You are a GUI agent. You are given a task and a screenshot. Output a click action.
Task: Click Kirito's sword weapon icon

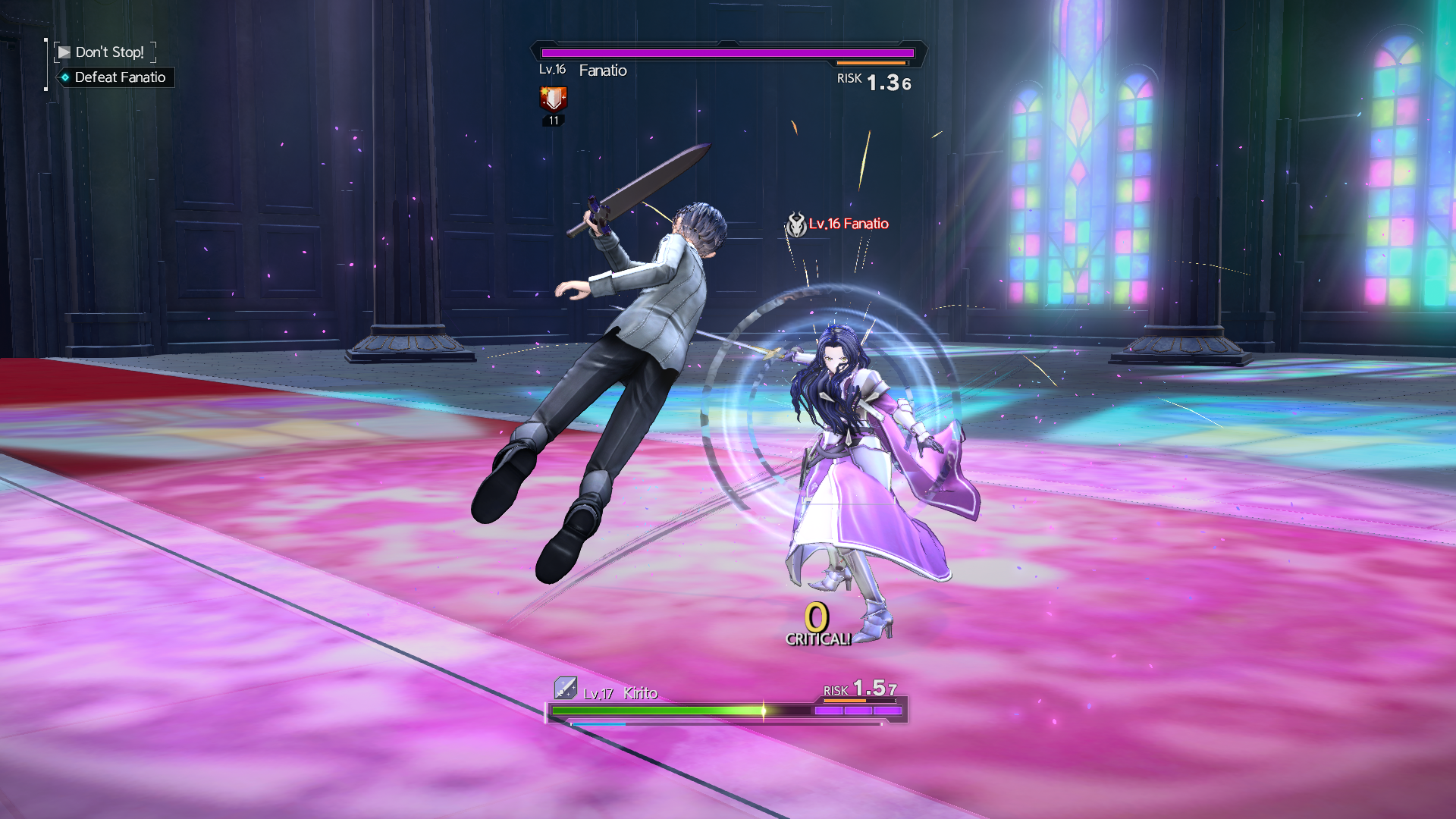click(565, 688)
